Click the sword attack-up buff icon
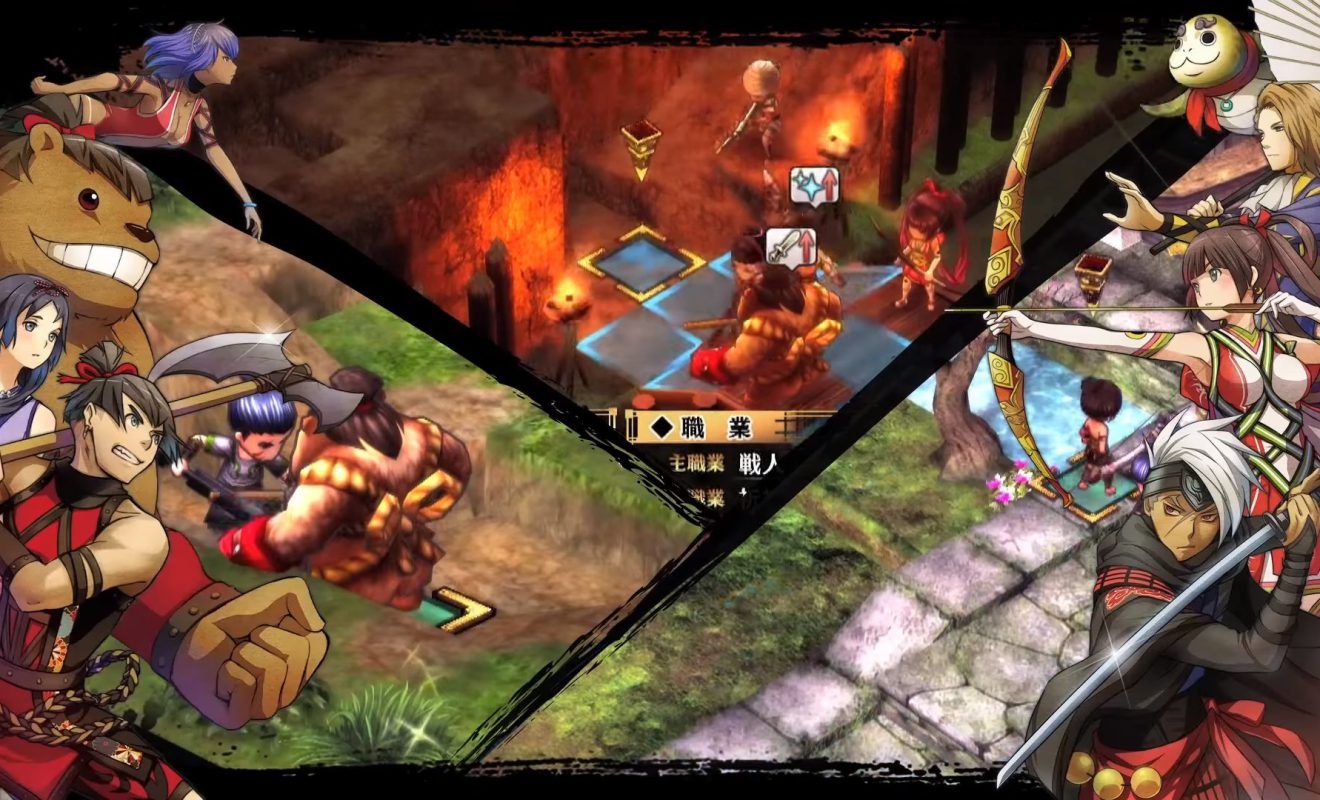 click(x=791, y=244)
